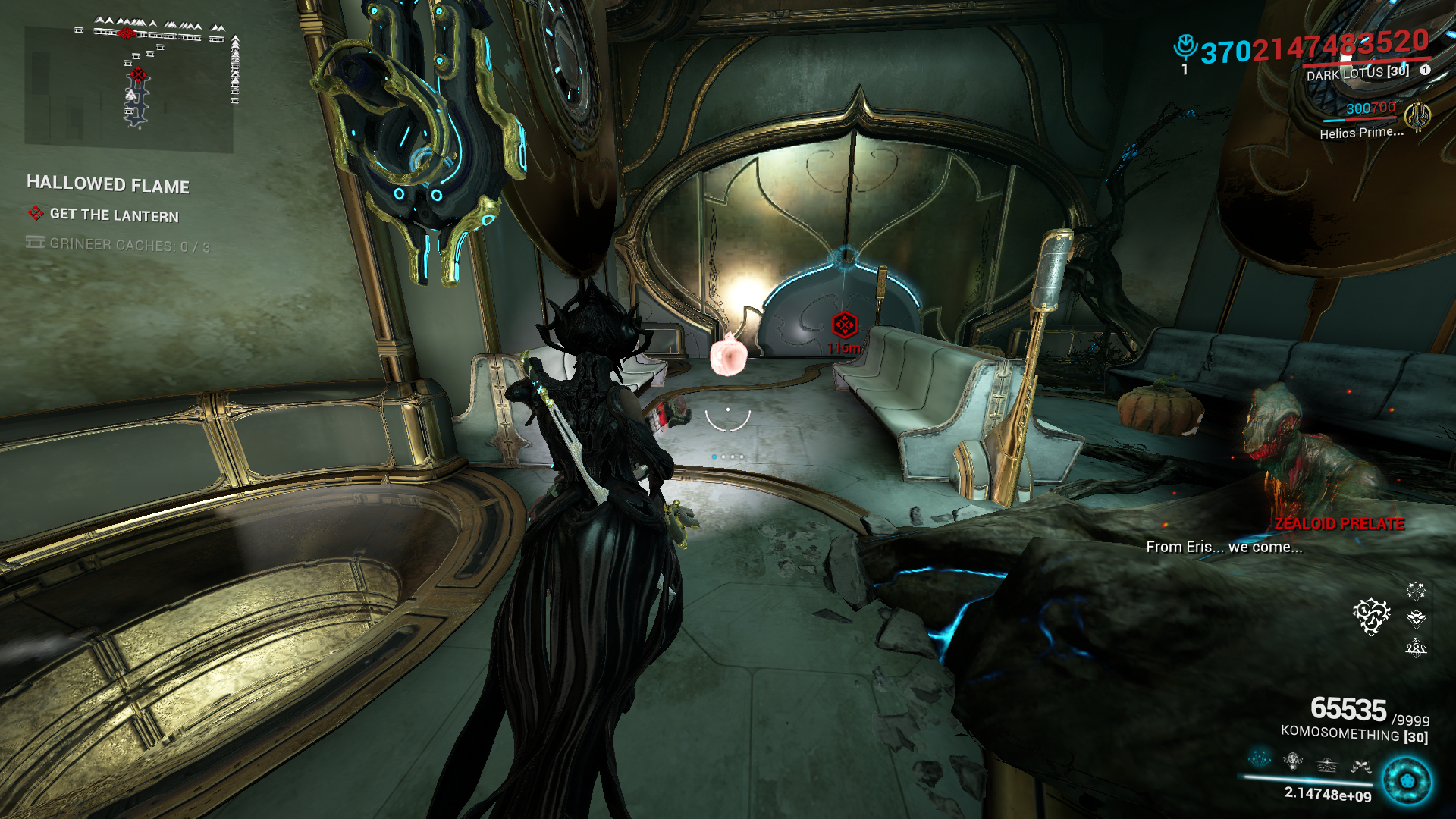Screen dimensions: 1456x819
Task: Activate the third warframe ability icon
Action: click(x=1327, y=764)
